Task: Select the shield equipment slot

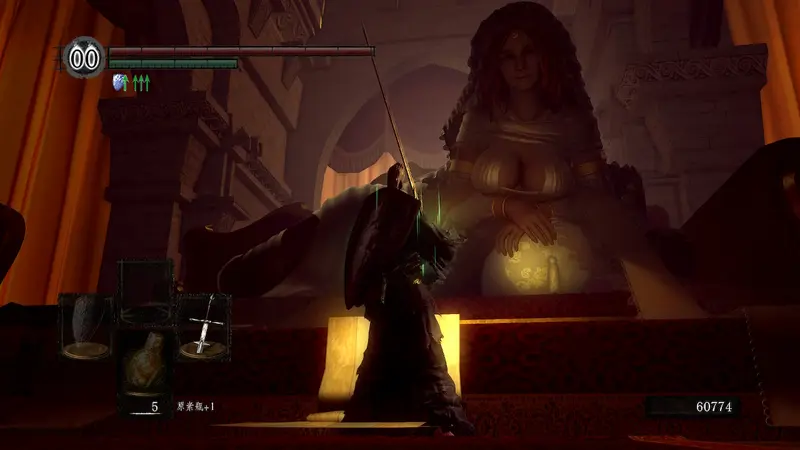Action: tap(86, 326)
